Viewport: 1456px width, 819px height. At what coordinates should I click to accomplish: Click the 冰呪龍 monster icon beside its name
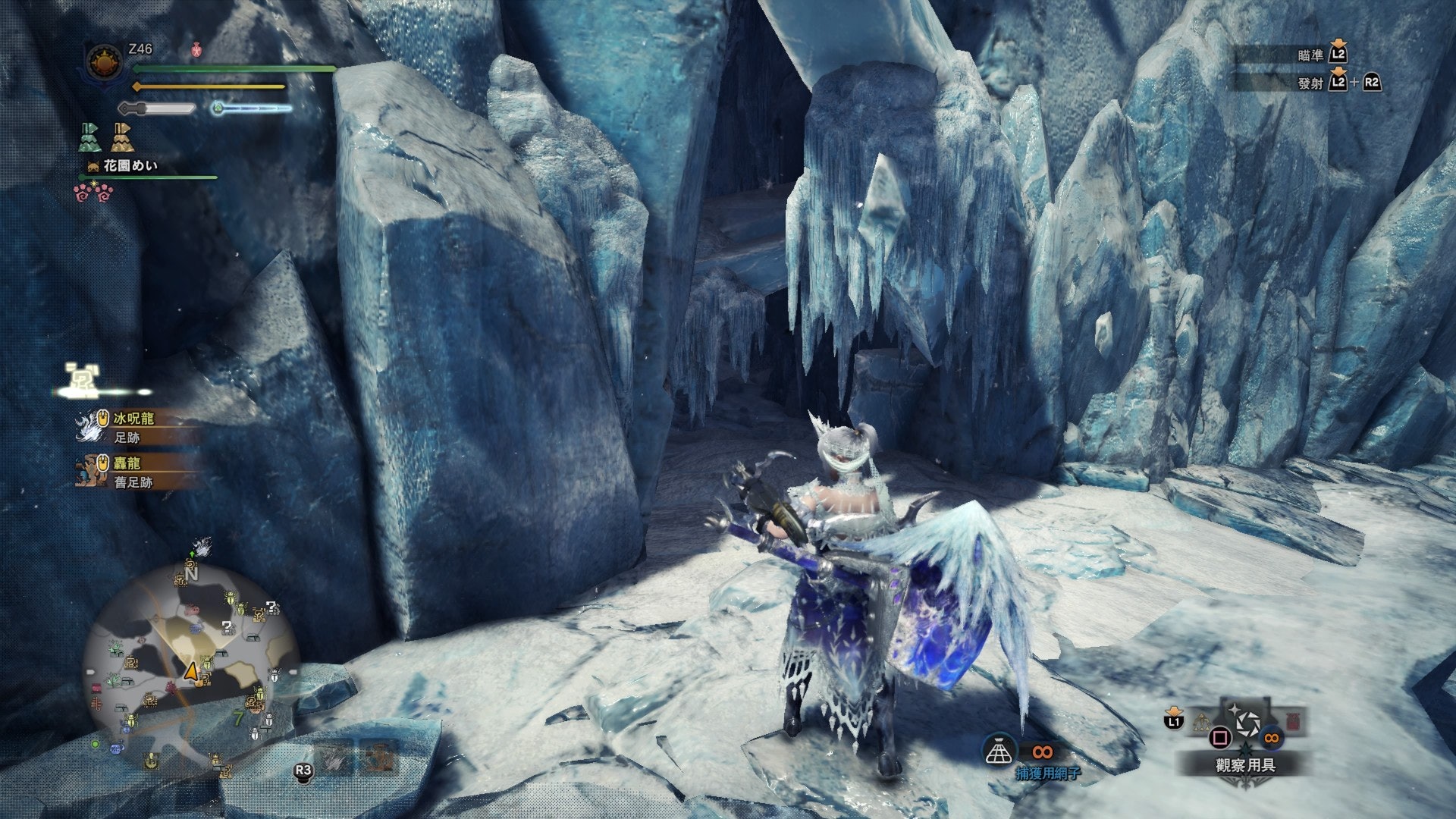coord(92,426)
